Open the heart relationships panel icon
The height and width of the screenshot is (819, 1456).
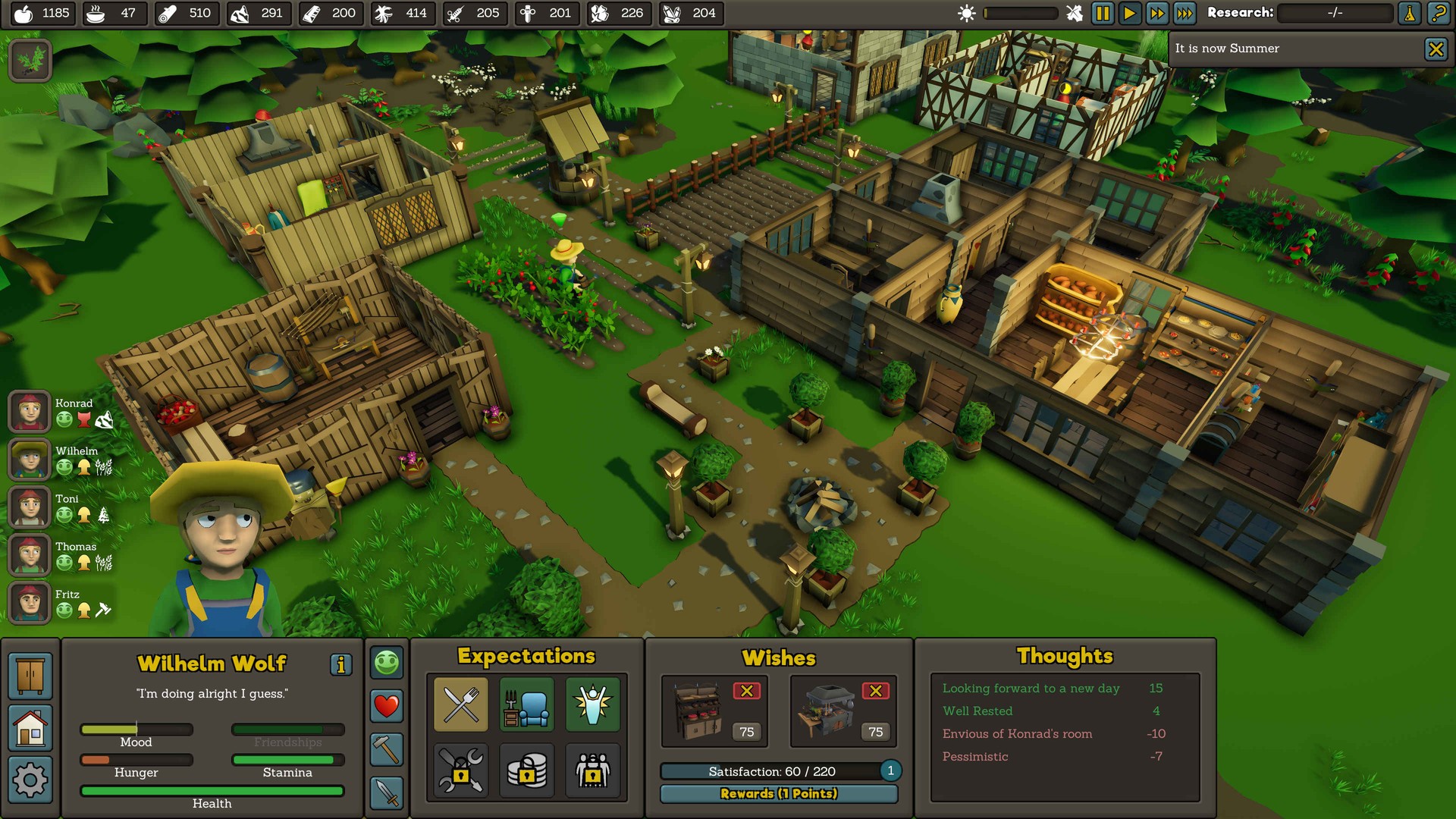point(386,706)
